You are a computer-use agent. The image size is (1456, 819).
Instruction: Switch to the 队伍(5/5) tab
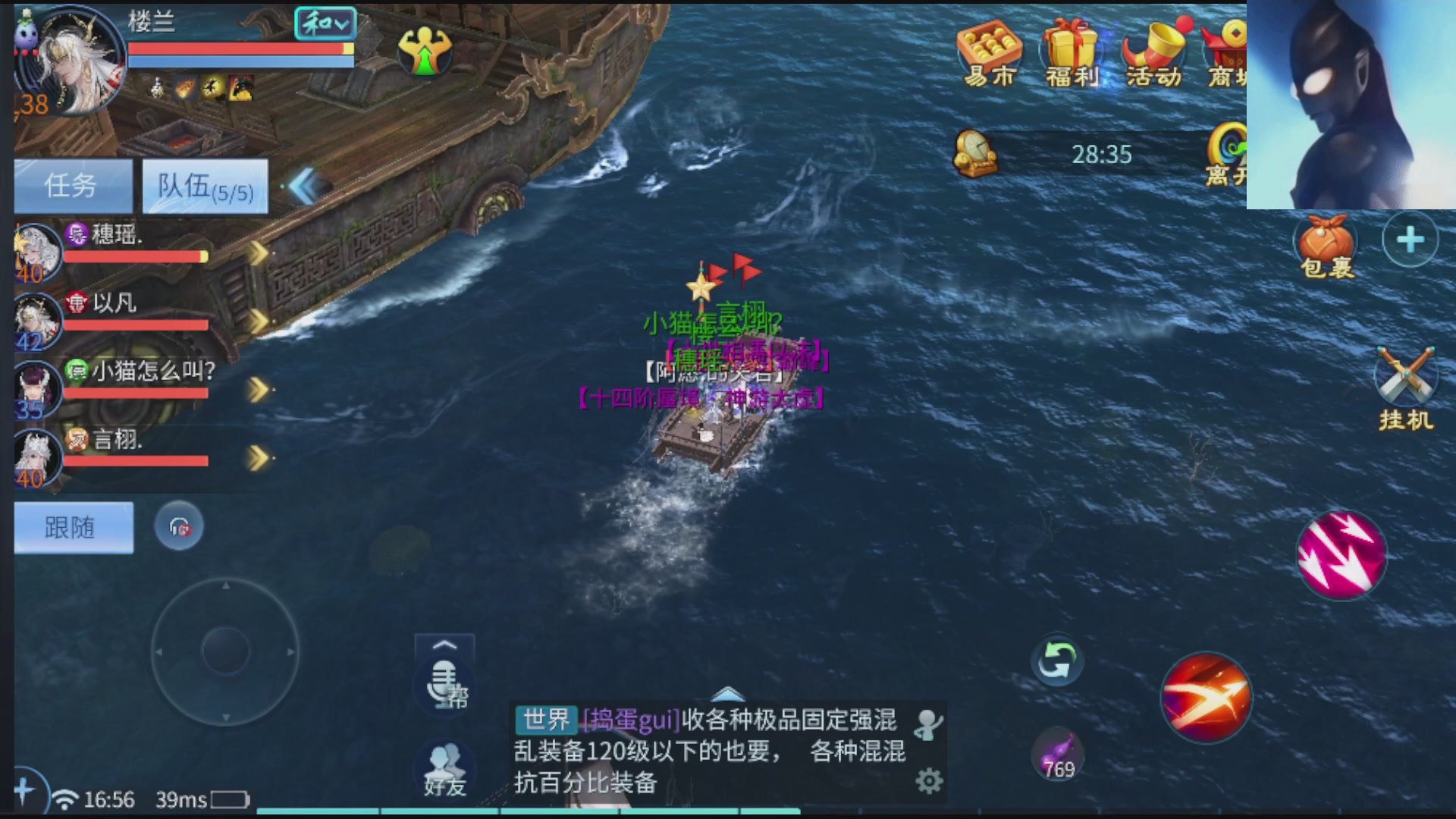pos(203,187)
